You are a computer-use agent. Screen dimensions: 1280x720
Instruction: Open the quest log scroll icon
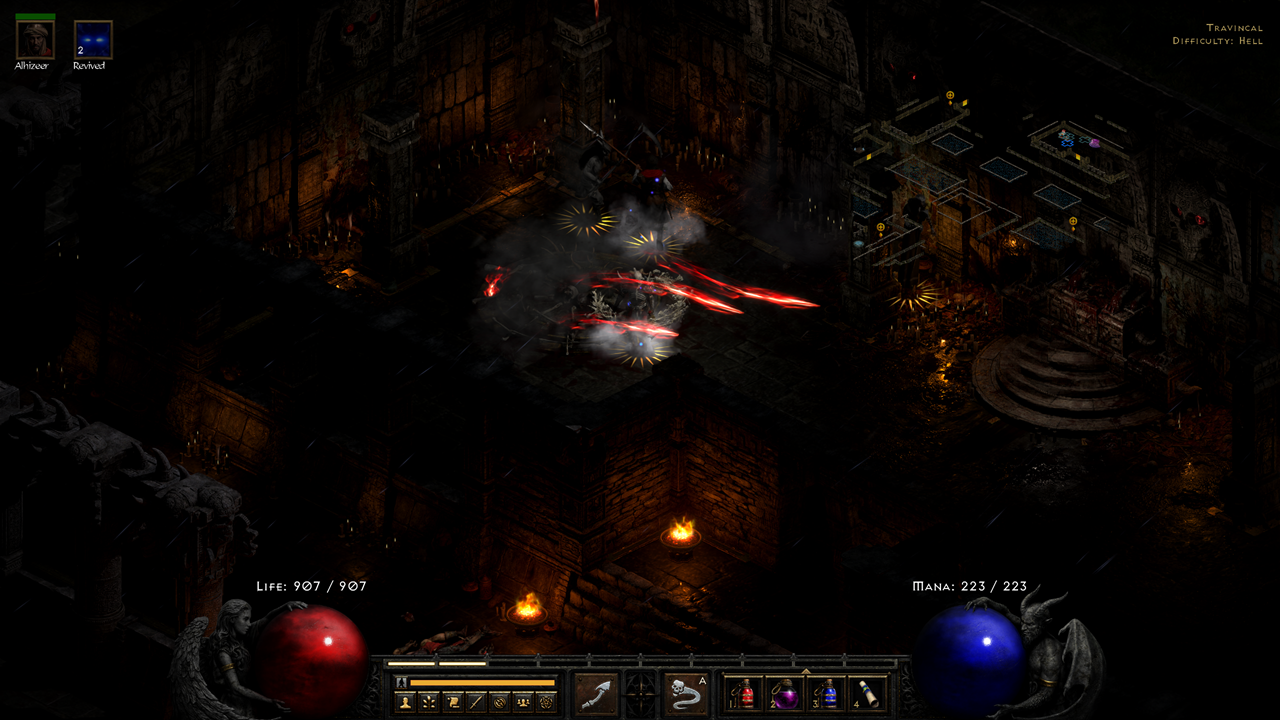coord(453,701)
